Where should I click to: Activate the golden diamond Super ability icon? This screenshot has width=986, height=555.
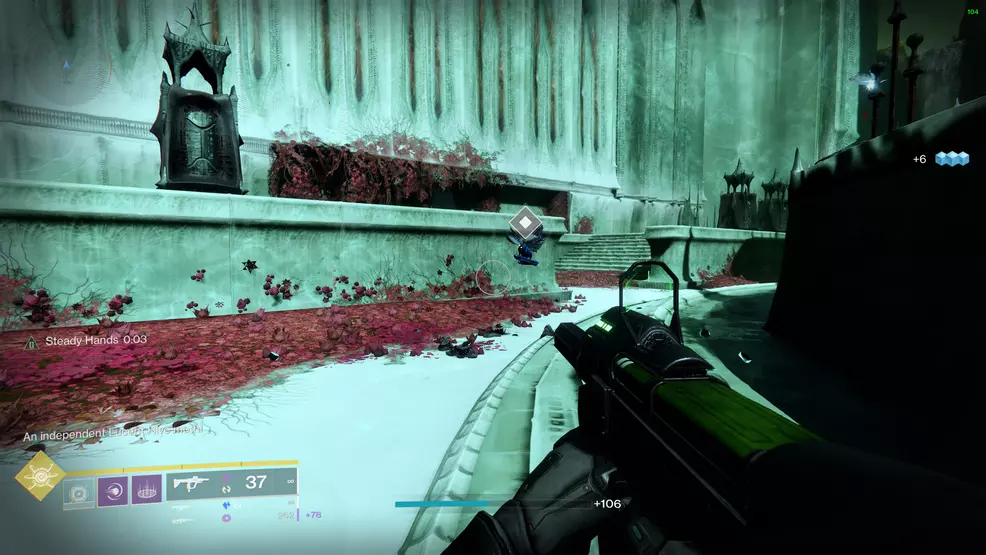pyautogui.click(x=40, y=477)
